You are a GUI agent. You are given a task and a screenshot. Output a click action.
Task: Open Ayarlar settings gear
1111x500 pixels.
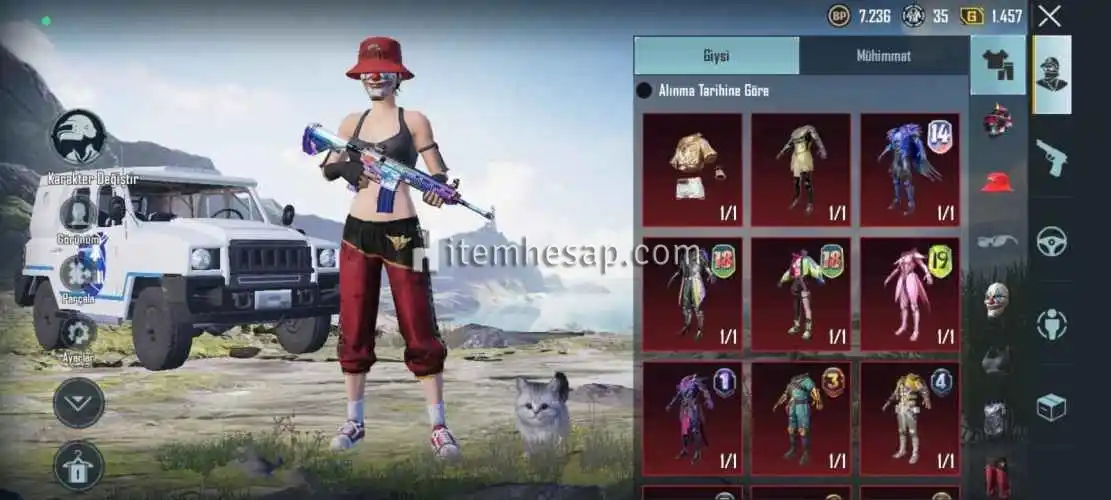(x=78, y=334)
